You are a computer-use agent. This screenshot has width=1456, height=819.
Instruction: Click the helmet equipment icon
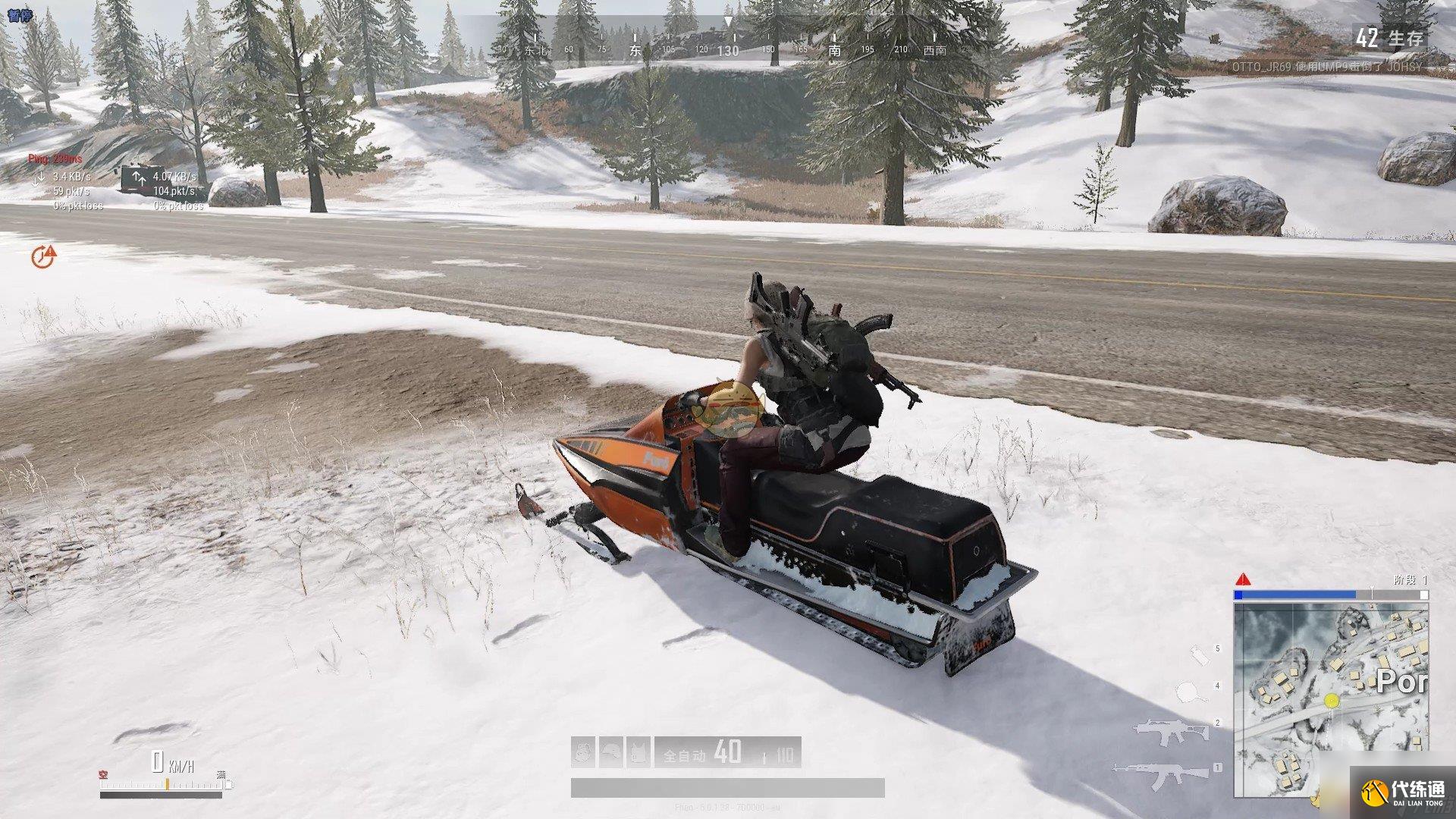[x=611, y=752]
